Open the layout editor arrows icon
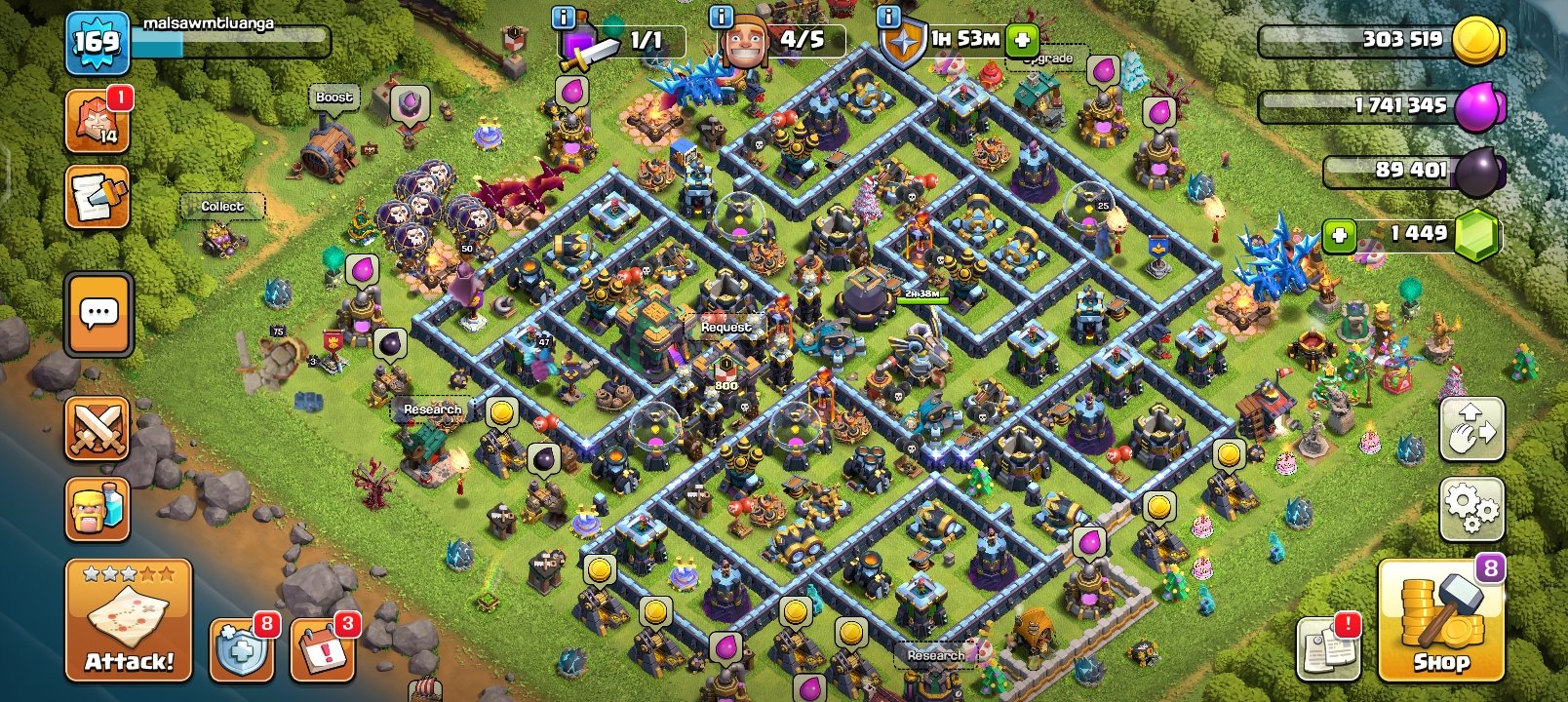 coord(1472,429)
